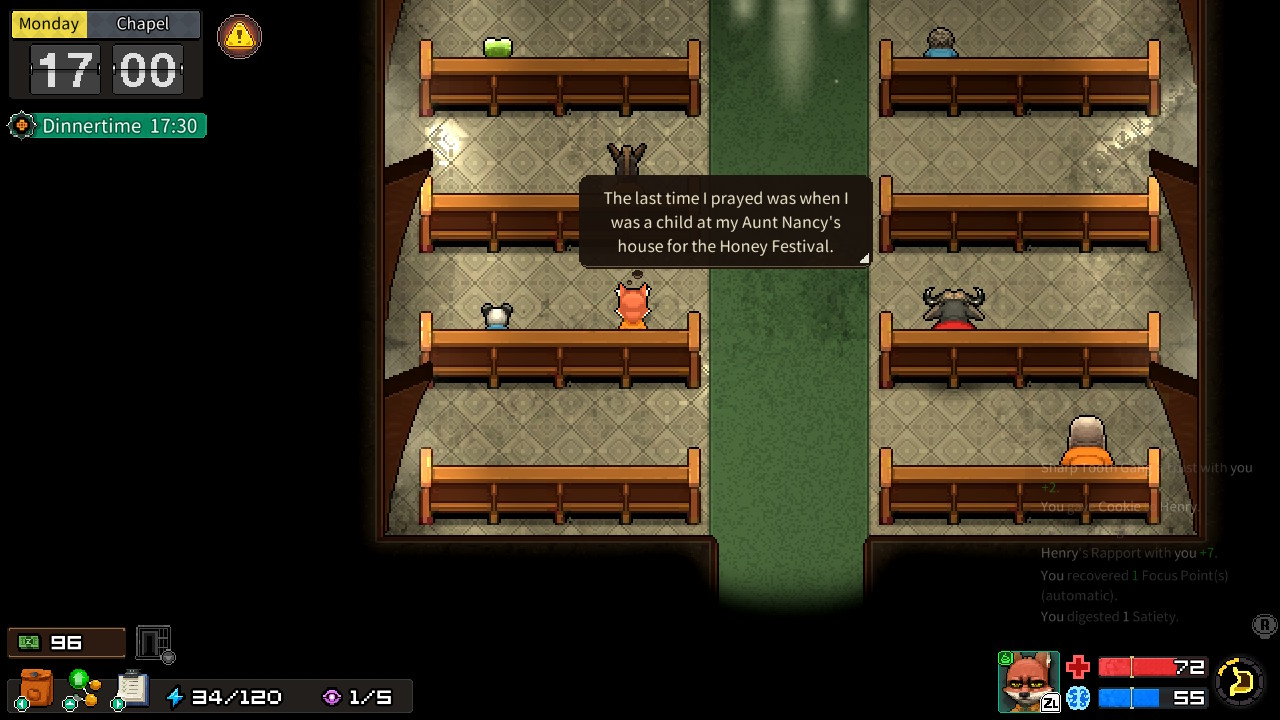The width and height of the screenshot is (1280, 720).
Task: Advance the Aunt Nancy dialogue box
Action: 726,222
